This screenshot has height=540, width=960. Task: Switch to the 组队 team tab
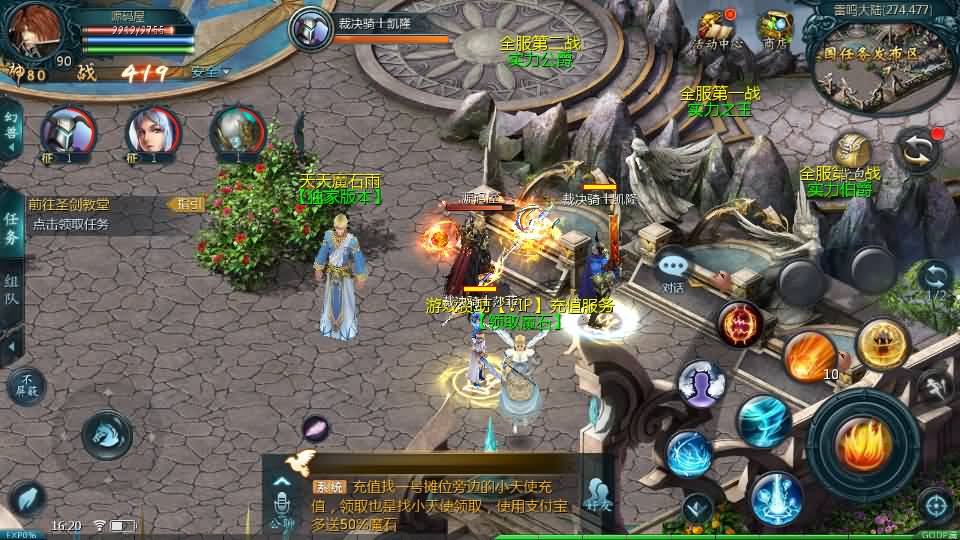click(x=11, y=290)
